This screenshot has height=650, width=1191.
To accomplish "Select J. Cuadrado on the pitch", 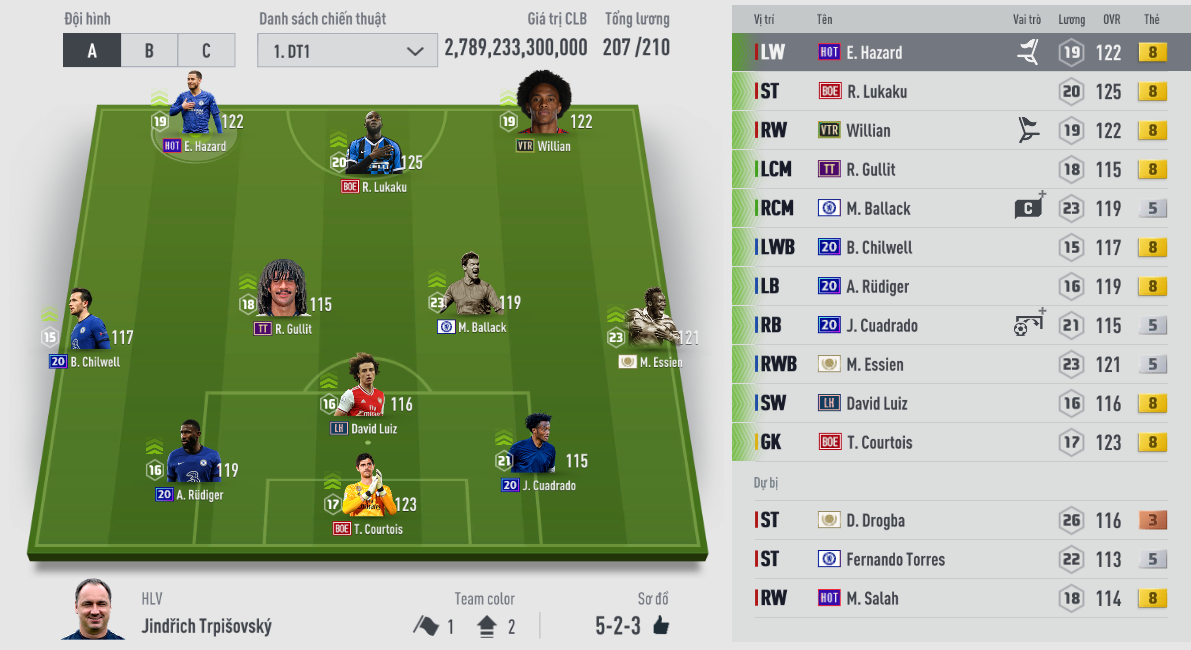I will tap(538, 453).
